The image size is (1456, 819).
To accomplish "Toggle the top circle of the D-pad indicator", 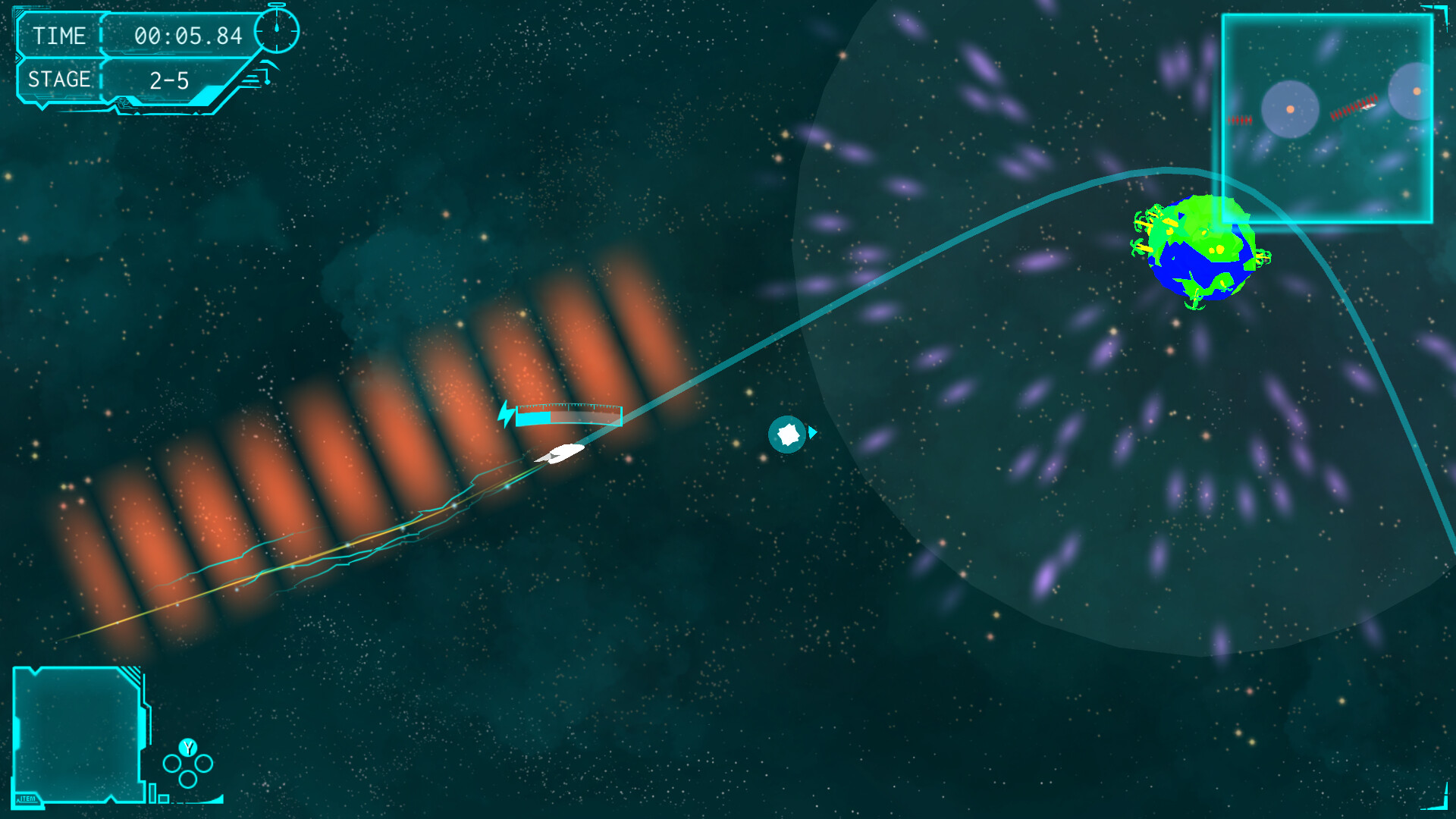I will pos(188,747).
